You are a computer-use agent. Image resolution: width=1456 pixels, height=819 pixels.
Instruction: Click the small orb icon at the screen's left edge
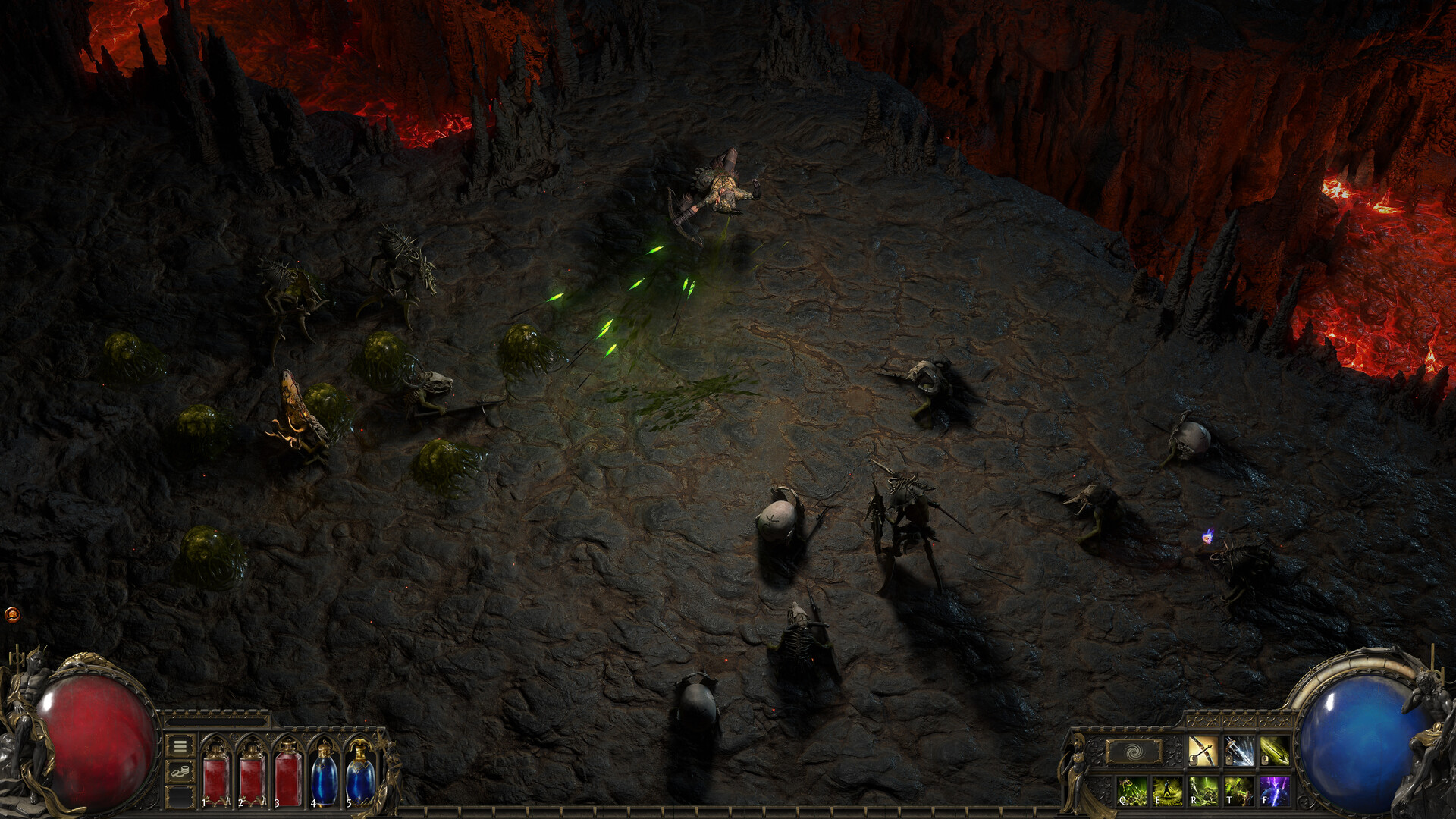pos(13,615)
